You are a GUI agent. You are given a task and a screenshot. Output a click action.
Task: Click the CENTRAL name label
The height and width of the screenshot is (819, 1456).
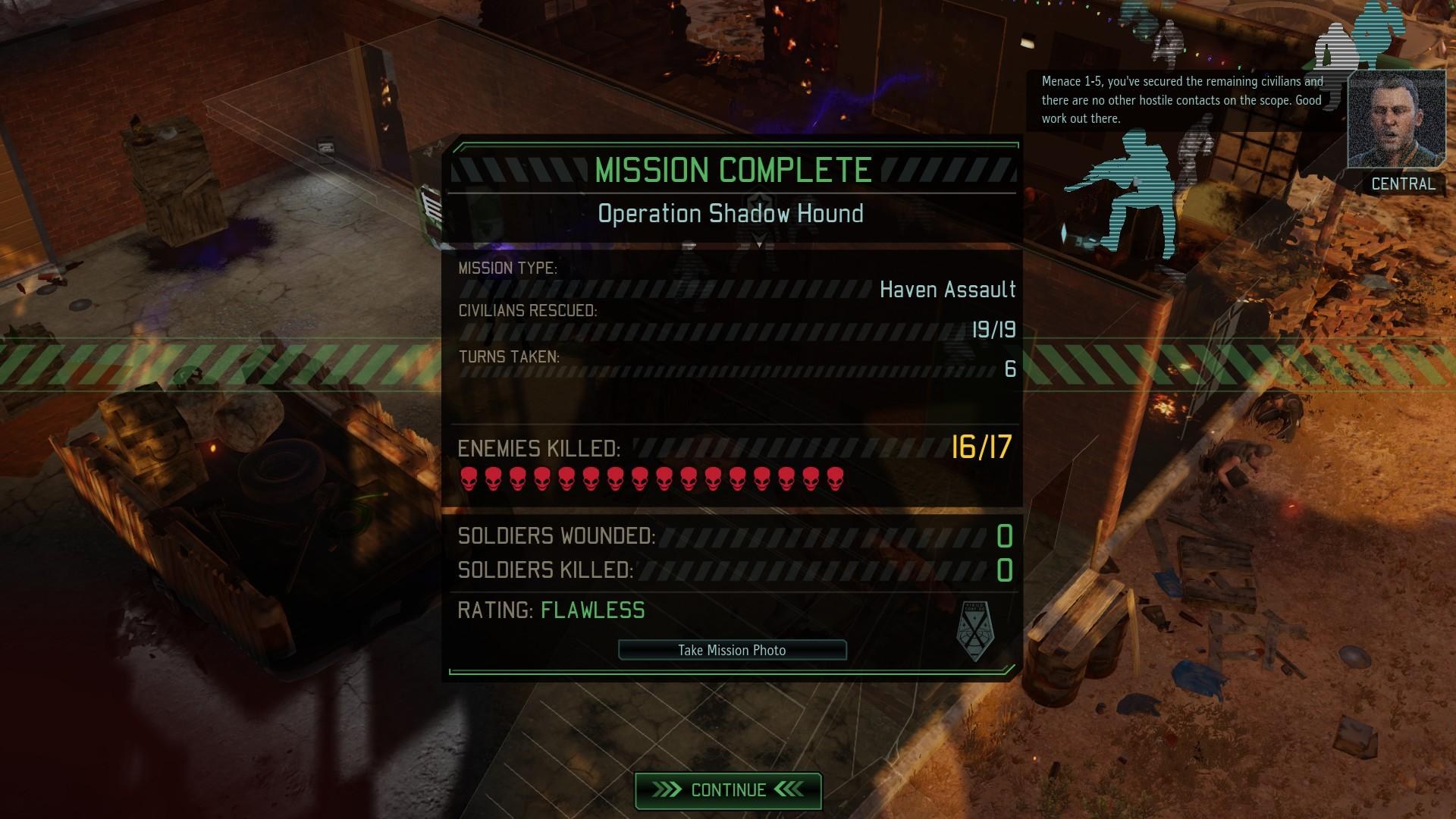click(x=1403, y=184)
